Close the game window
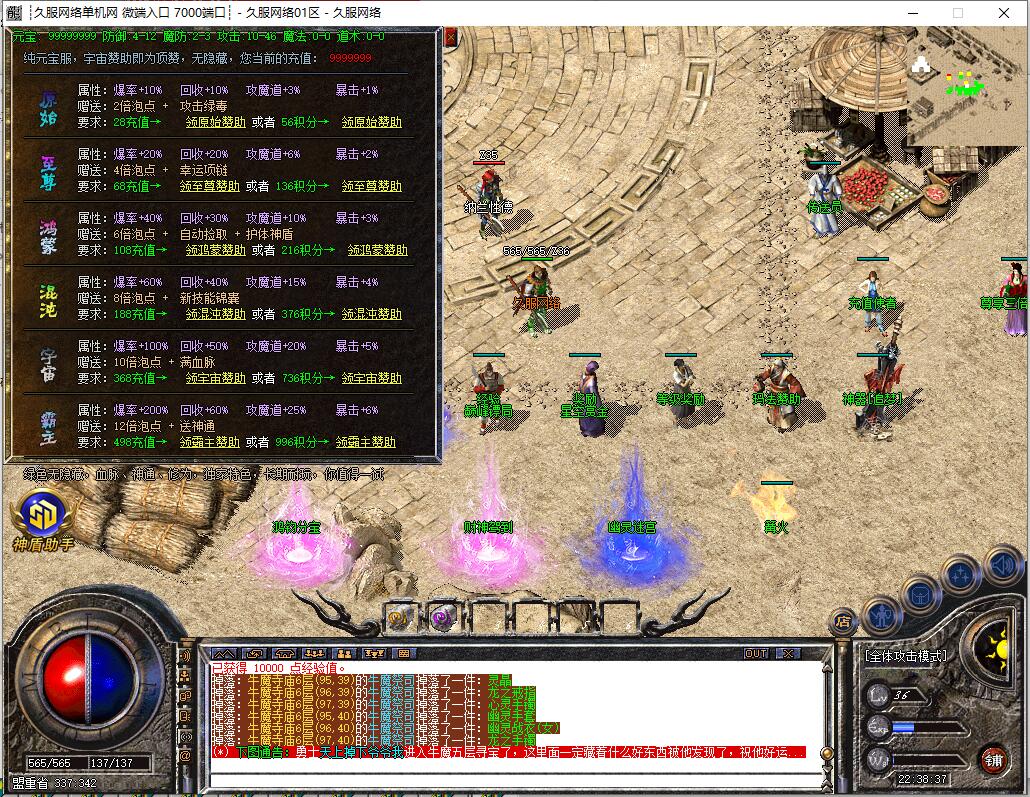 click(x=1003, y=13)
